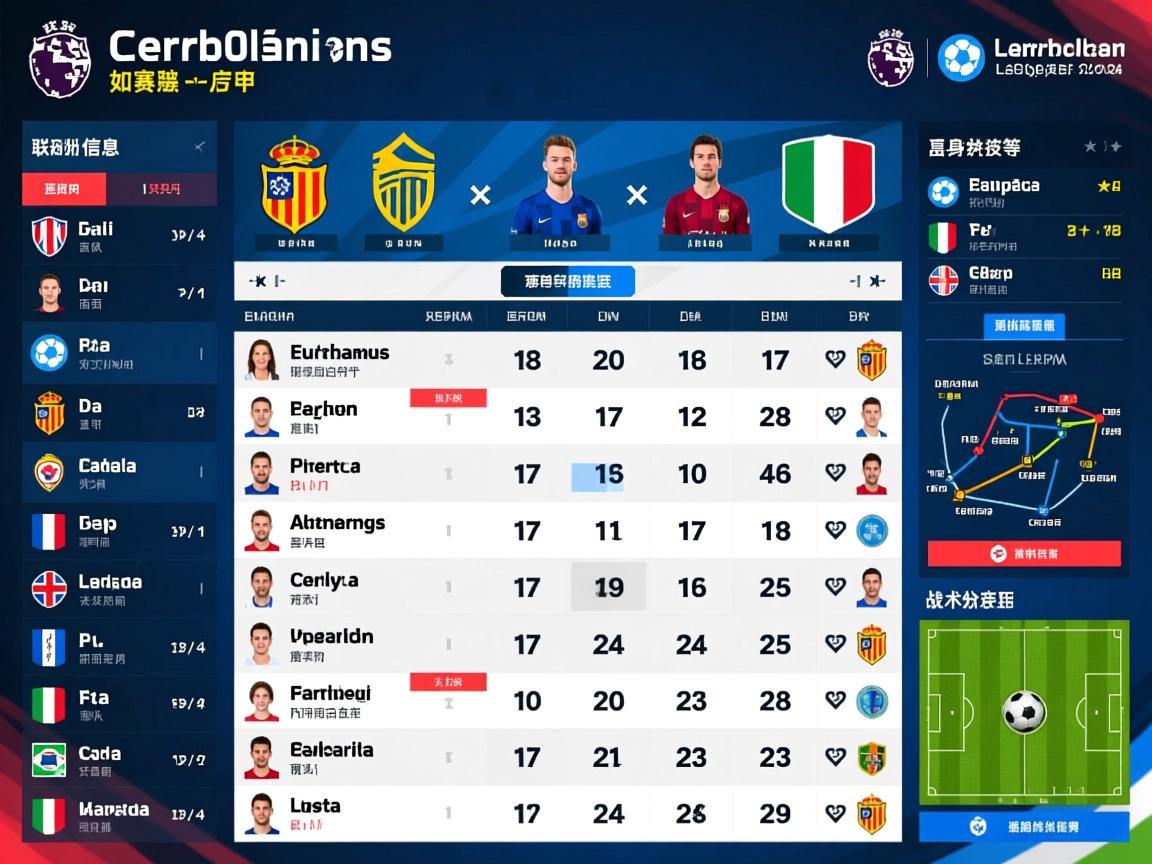
Task: Select the Lusta player row
Action: tap(315, 813)
